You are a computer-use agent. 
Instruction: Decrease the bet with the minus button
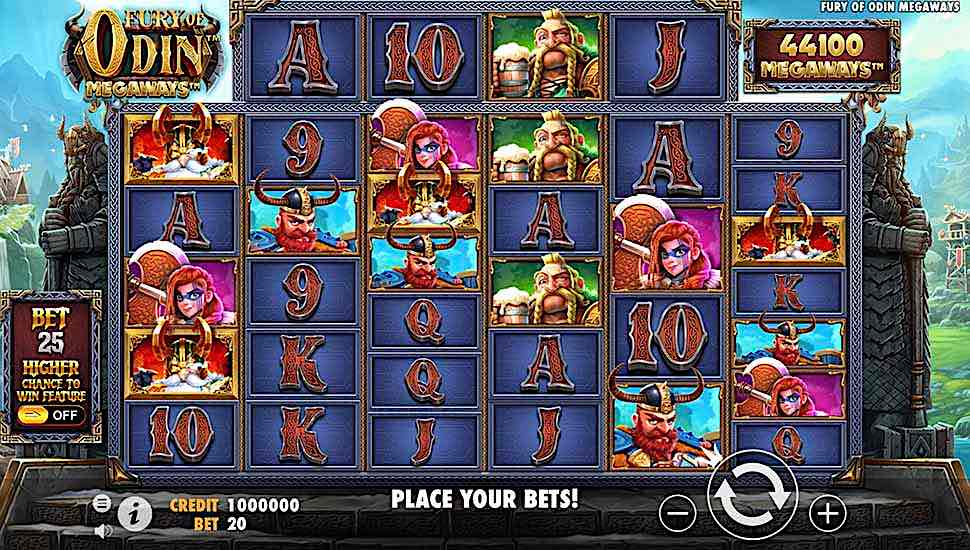pos(677,513)
